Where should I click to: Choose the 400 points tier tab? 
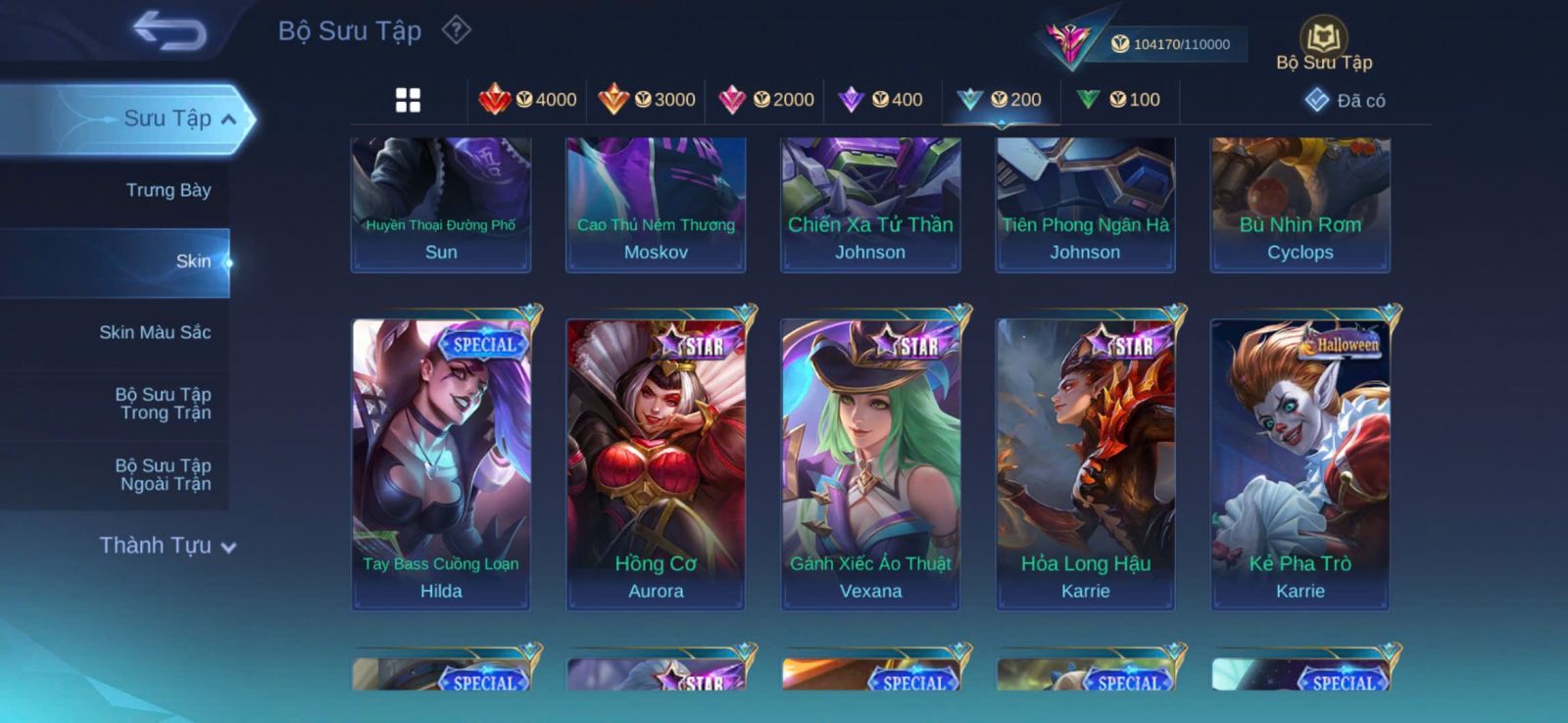point(881,100)
